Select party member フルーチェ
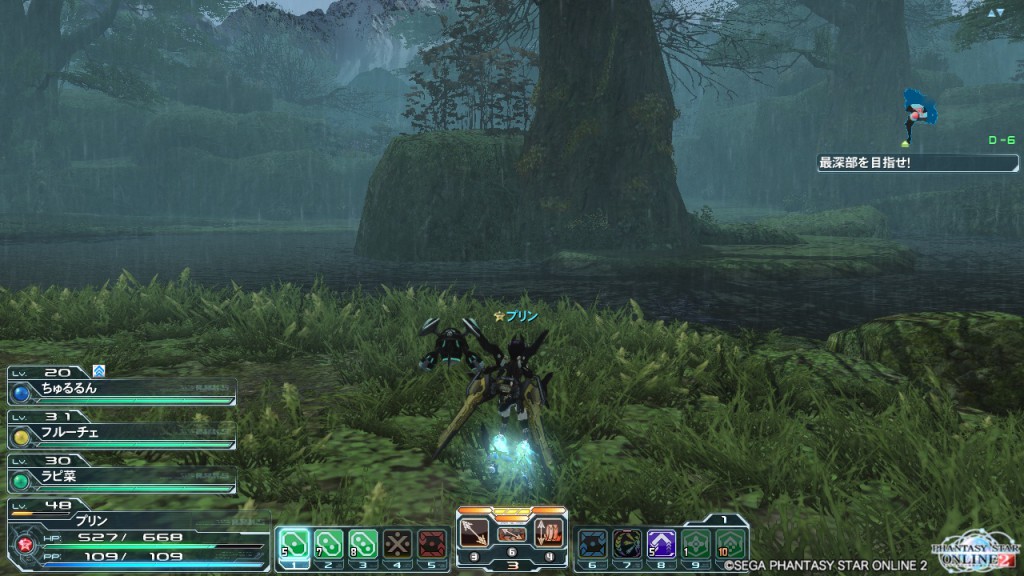1024x576 pixels. pyautogui.click(x=120, y=433)
